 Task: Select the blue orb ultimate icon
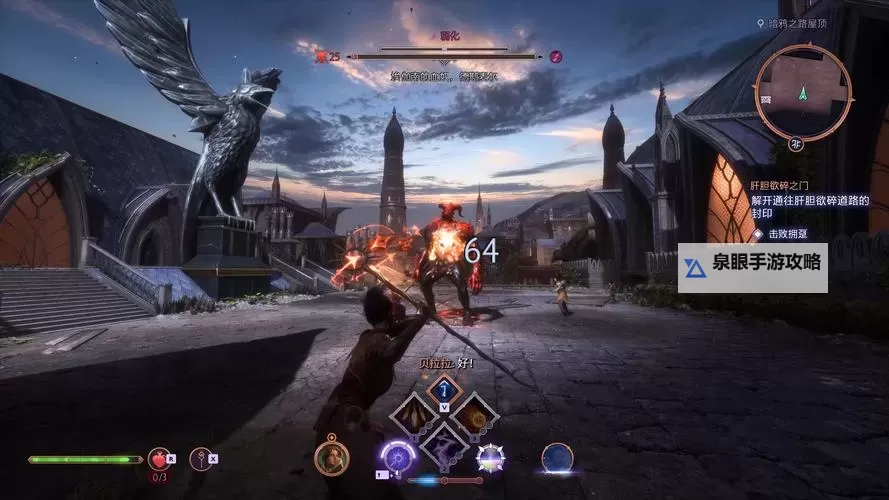pyautogui.click(x=557, y=458)
